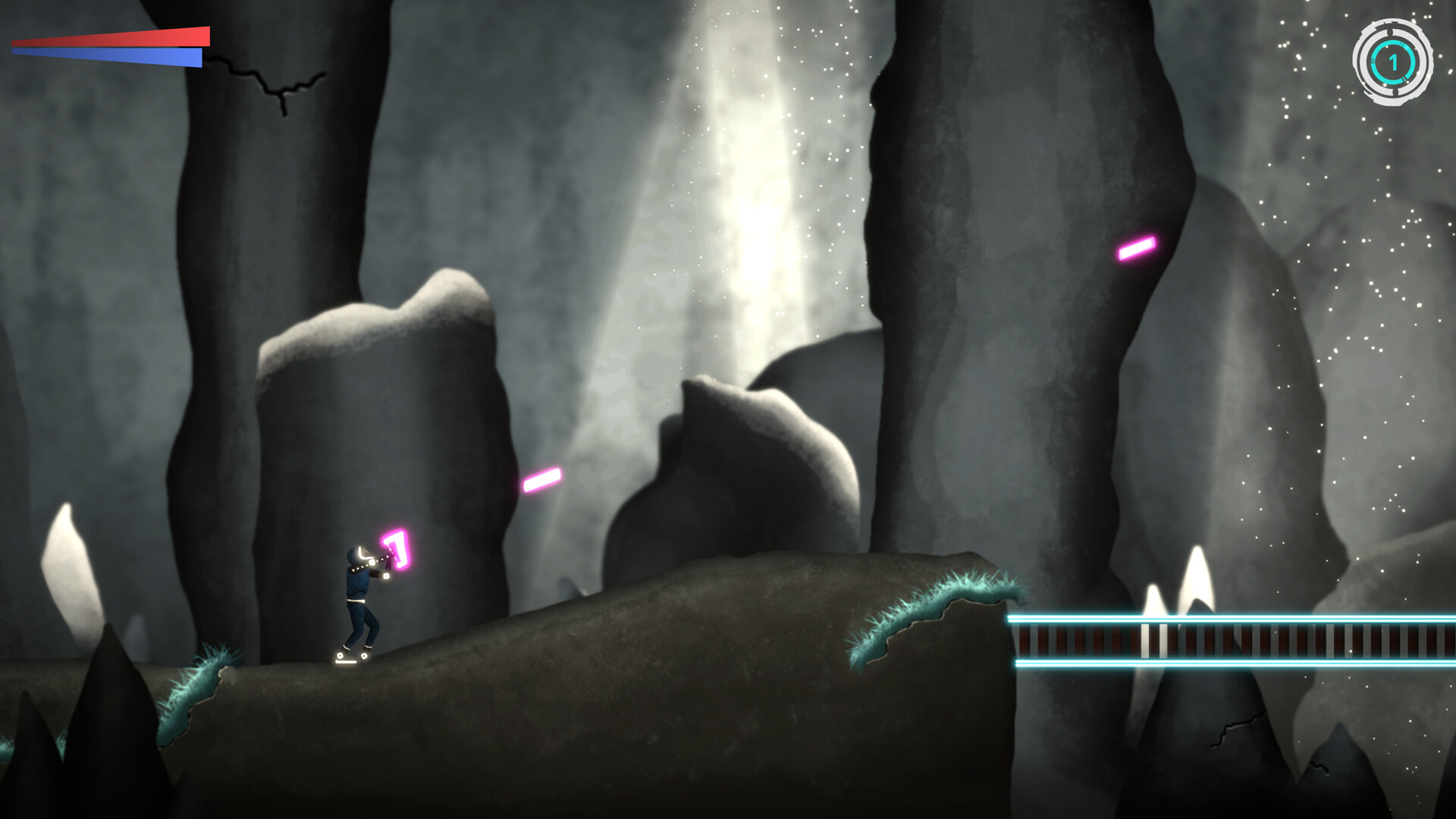Image resolution: width=1456 pixels, height=819 pixels.
Task: Click the red health bar at top left
Action: 114,38
